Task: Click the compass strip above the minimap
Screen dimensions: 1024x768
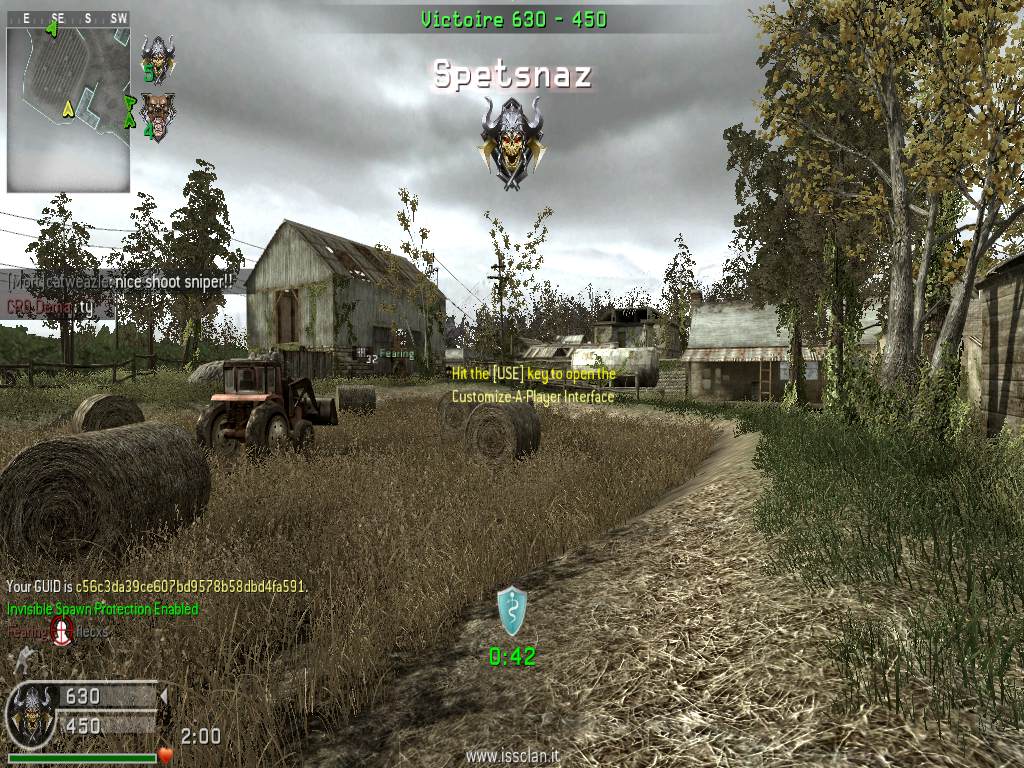Action: click(68, 17)
